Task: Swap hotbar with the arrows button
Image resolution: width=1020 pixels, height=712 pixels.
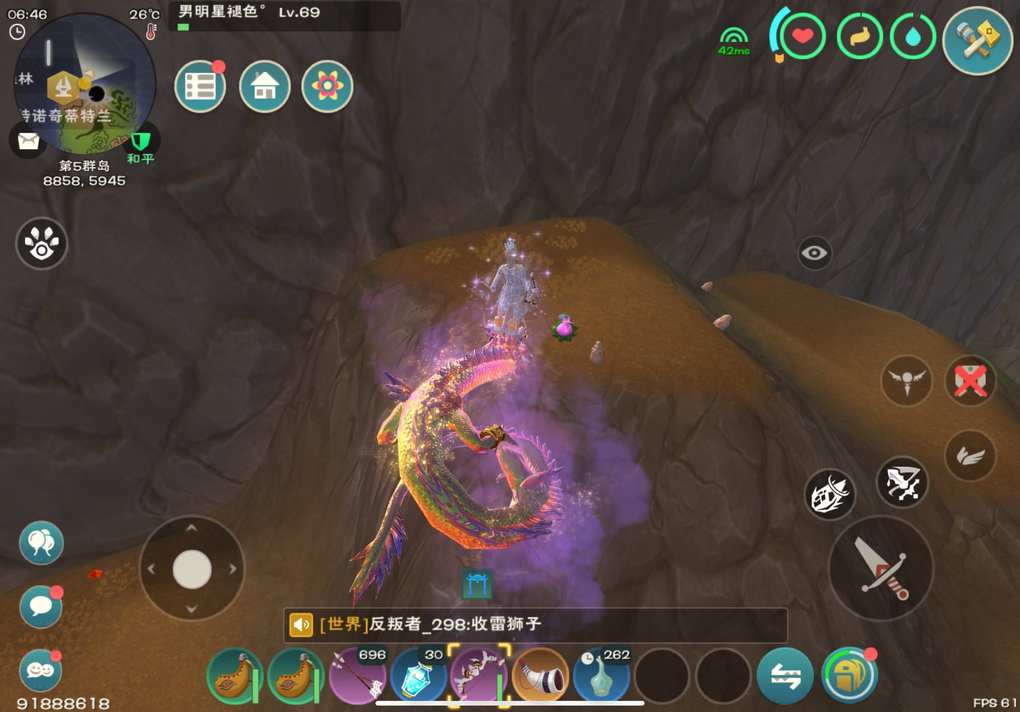Action: pos(785,676)
